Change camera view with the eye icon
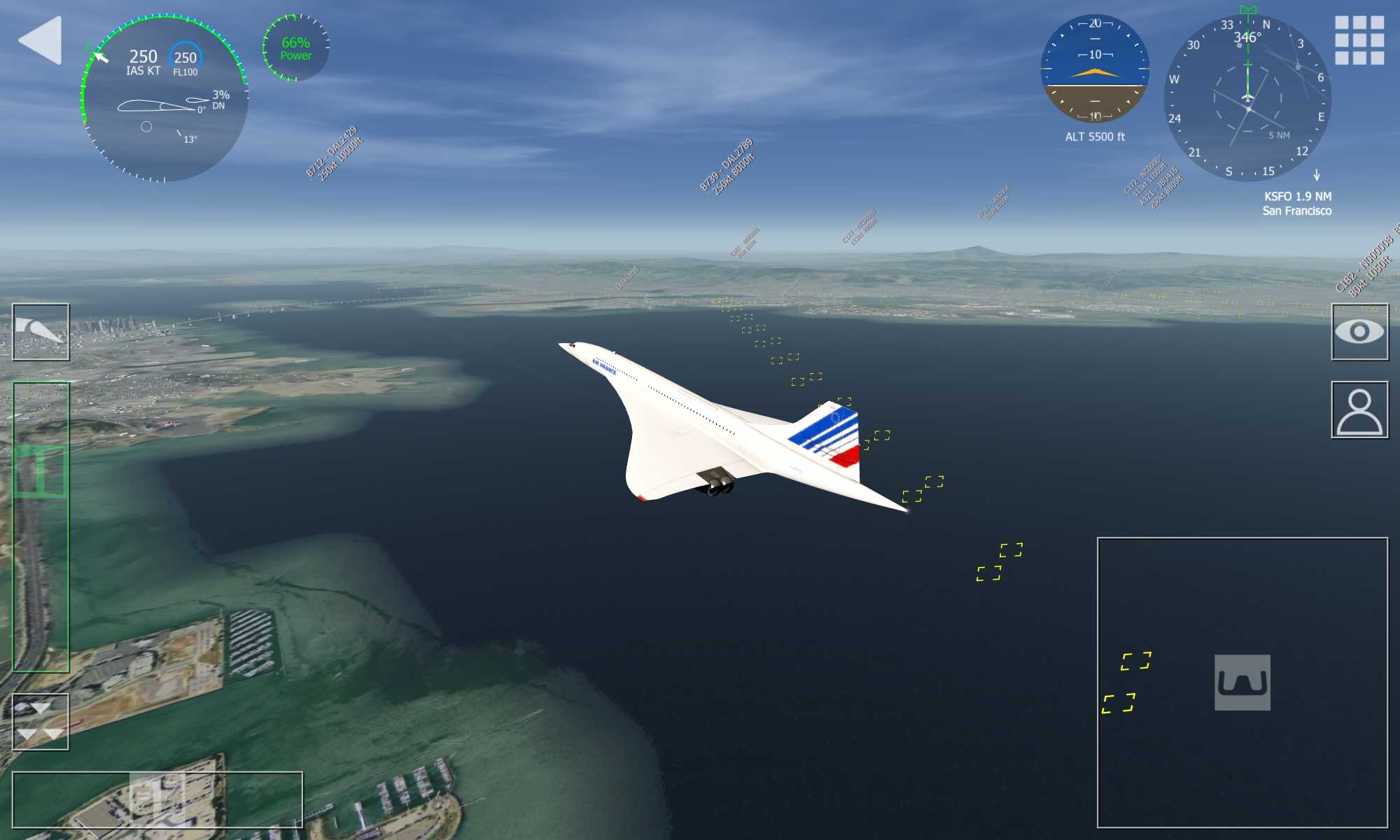This screenshot has height=840, width=1400. (x=1359, y=332)
